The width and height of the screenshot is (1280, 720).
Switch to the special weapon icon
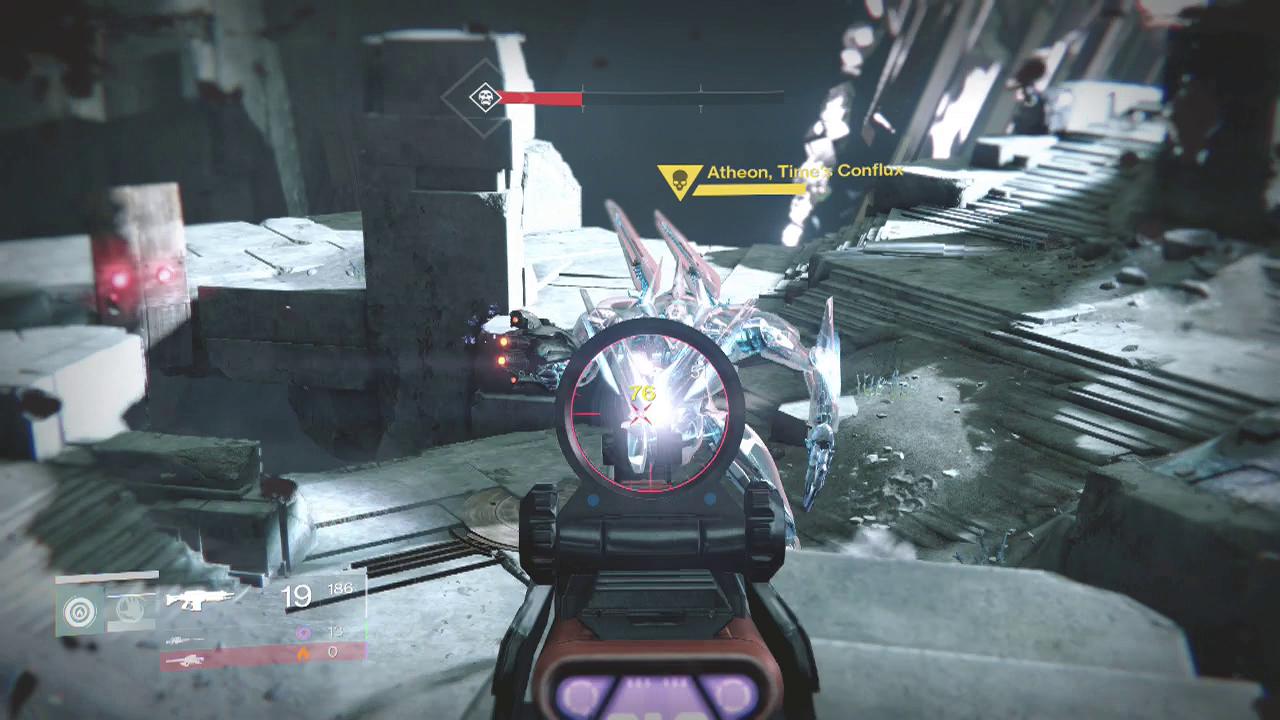click(183, 640)
